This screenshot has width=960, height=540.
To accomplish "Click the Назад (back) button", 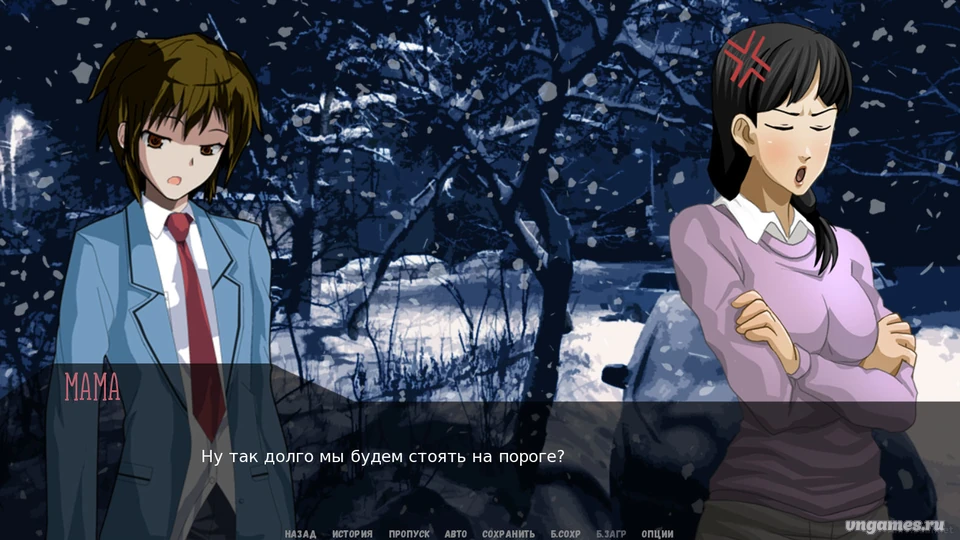I will (300, 534).
